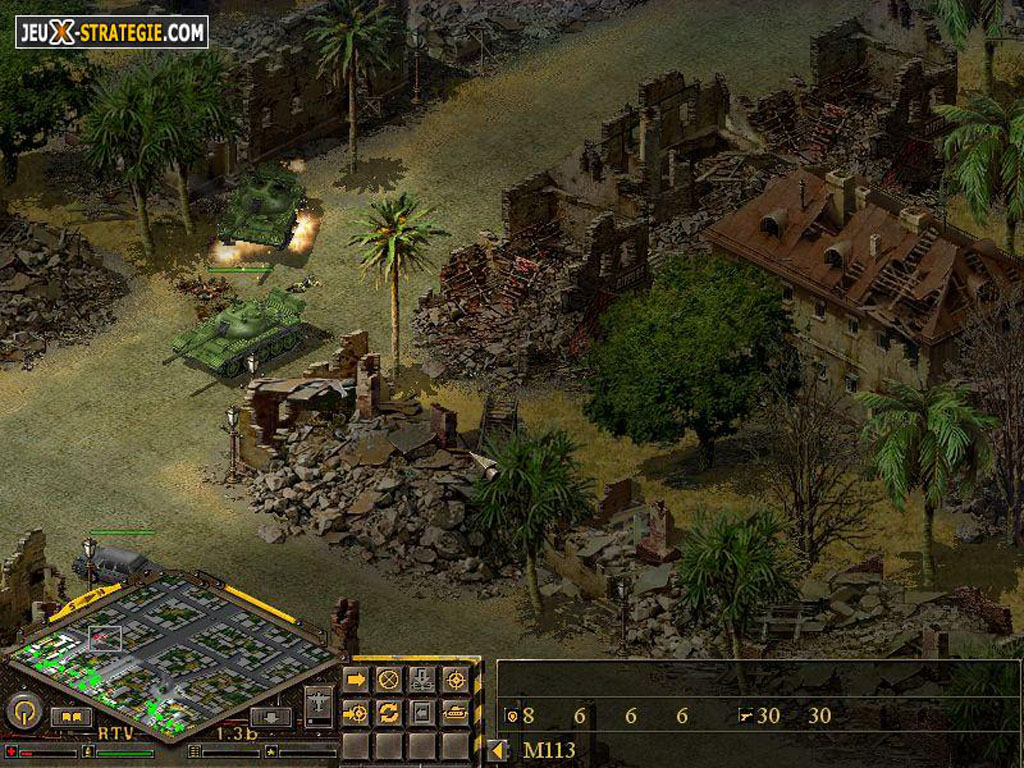Click the down-arrow button under the minimap
Viewport: 1024px width, 768px height.
(271, 717)
